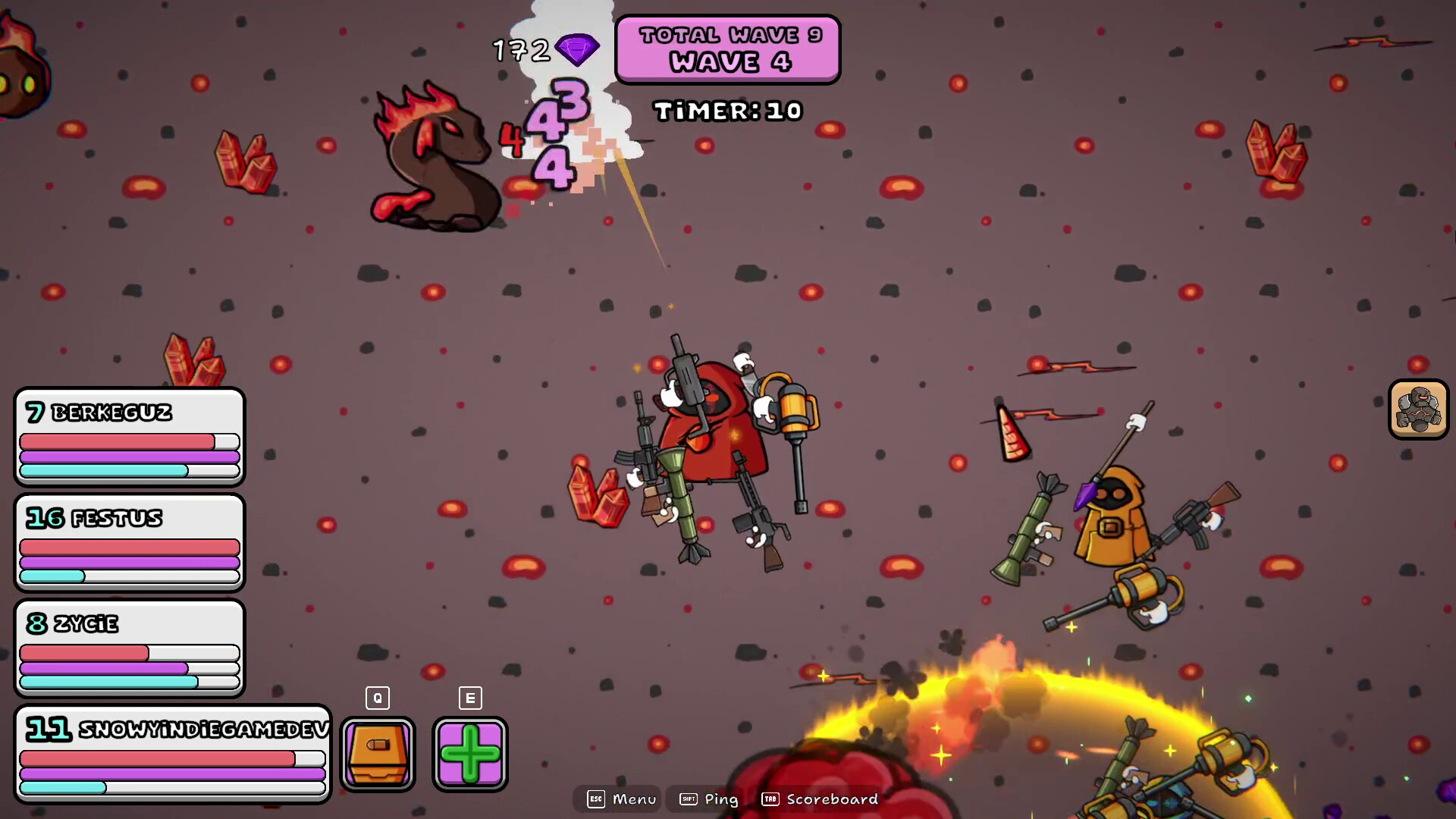Select FESTUS's player panel
Viewport: 1456px width, 819px height.
pos(129,542)
